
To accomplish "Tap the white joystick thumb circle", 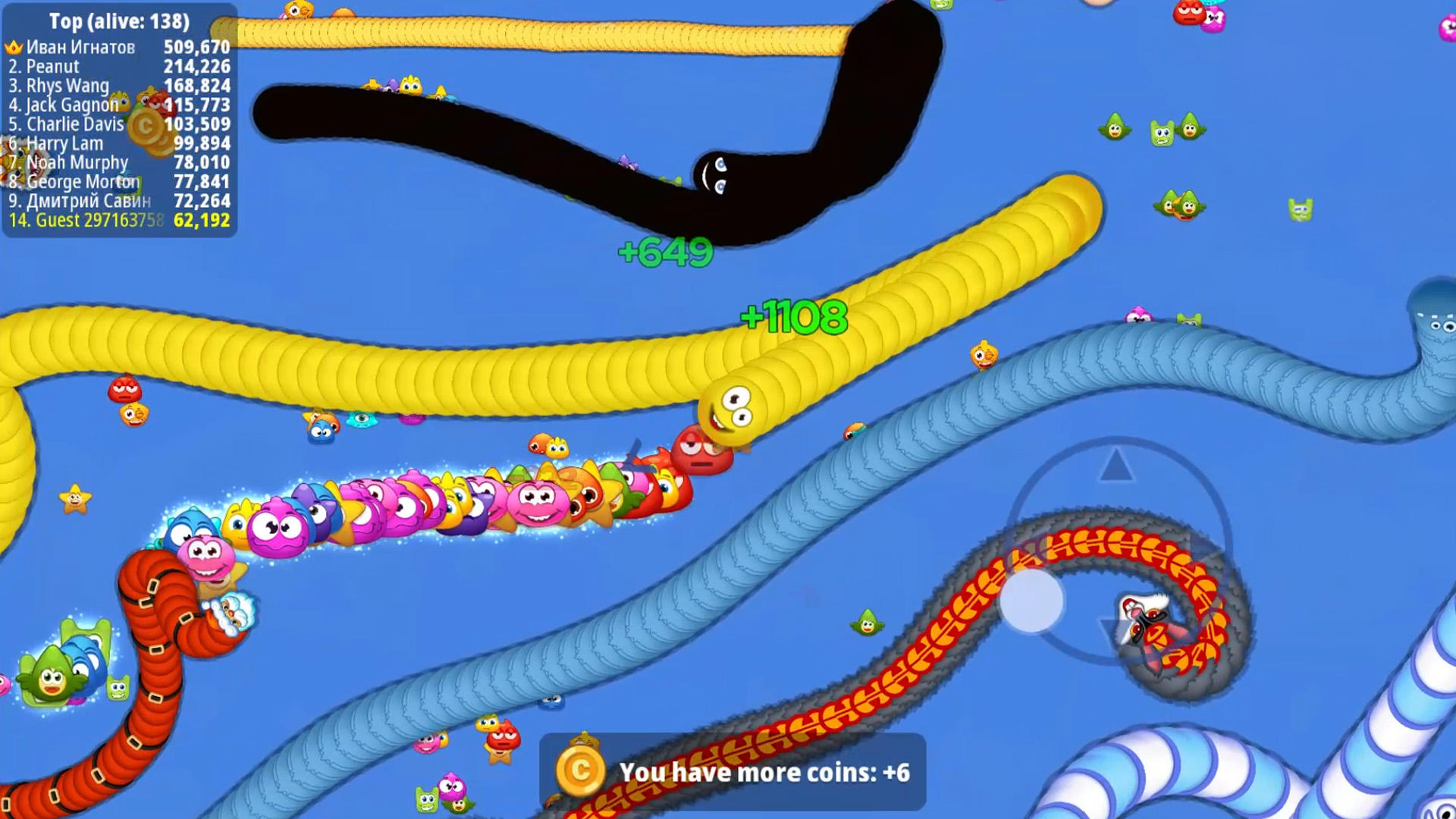I will pos(1031,599).
